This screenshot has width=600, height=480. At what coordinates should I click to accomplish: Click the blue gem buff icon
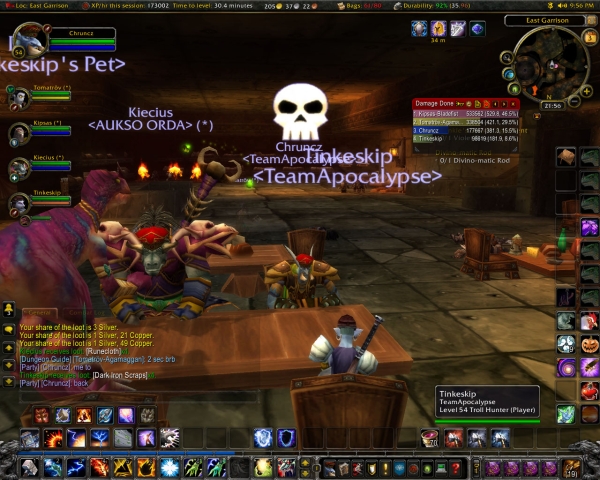pos(478,30)
